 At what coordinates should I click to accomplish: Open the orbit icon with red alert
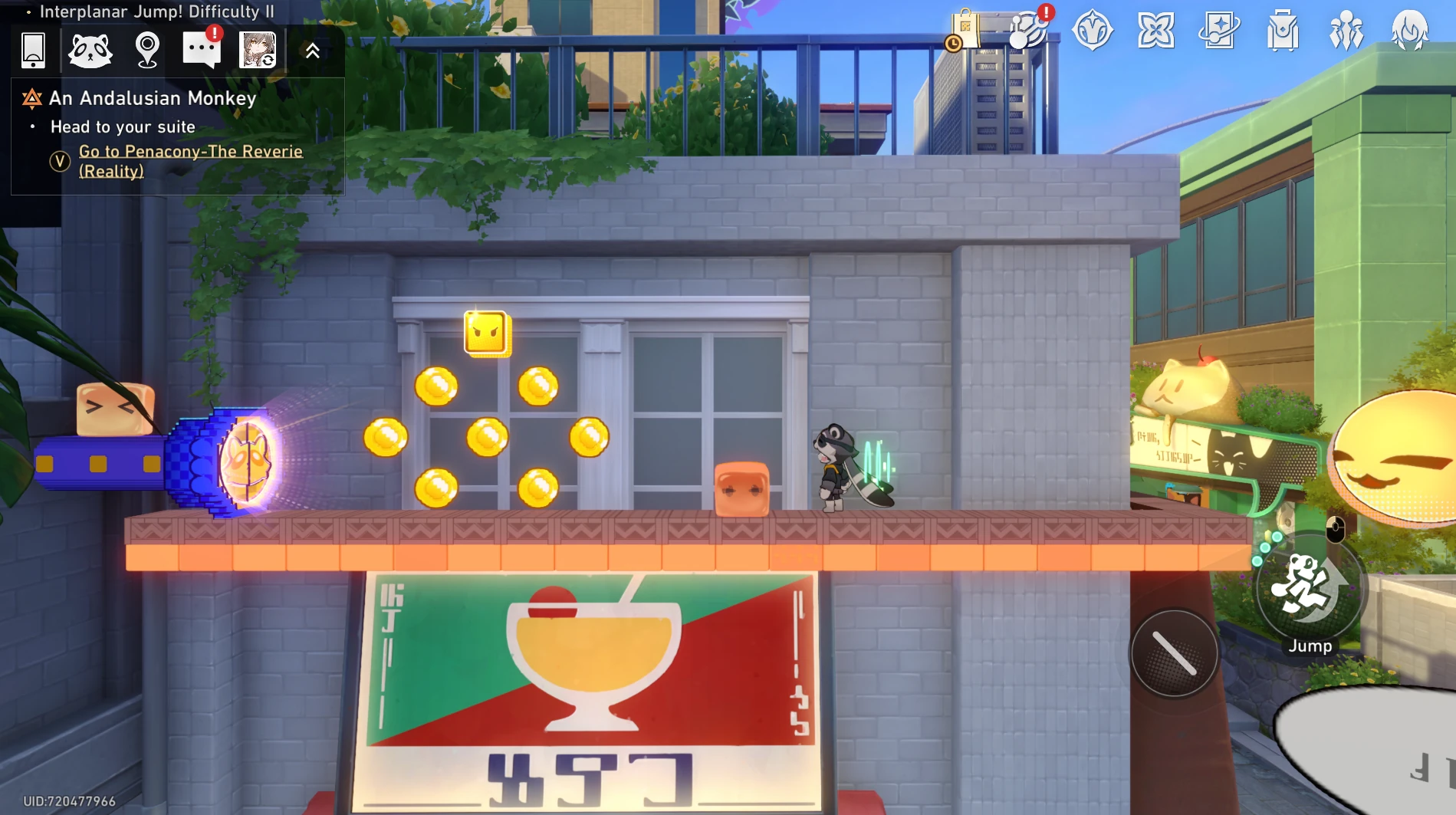1028,31
